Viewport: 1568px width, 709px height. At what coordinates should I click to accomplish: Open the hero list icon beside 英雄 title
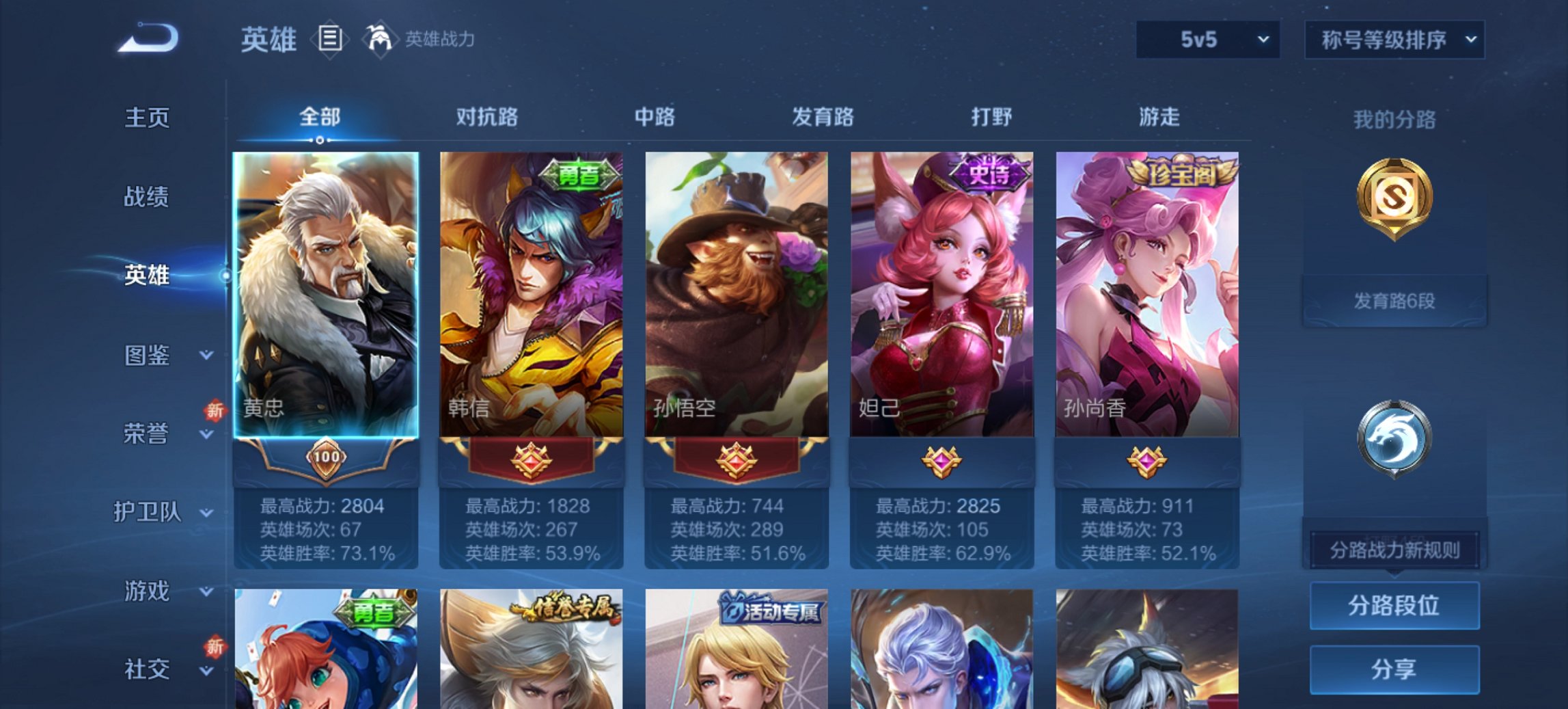(x=331, y=40)
